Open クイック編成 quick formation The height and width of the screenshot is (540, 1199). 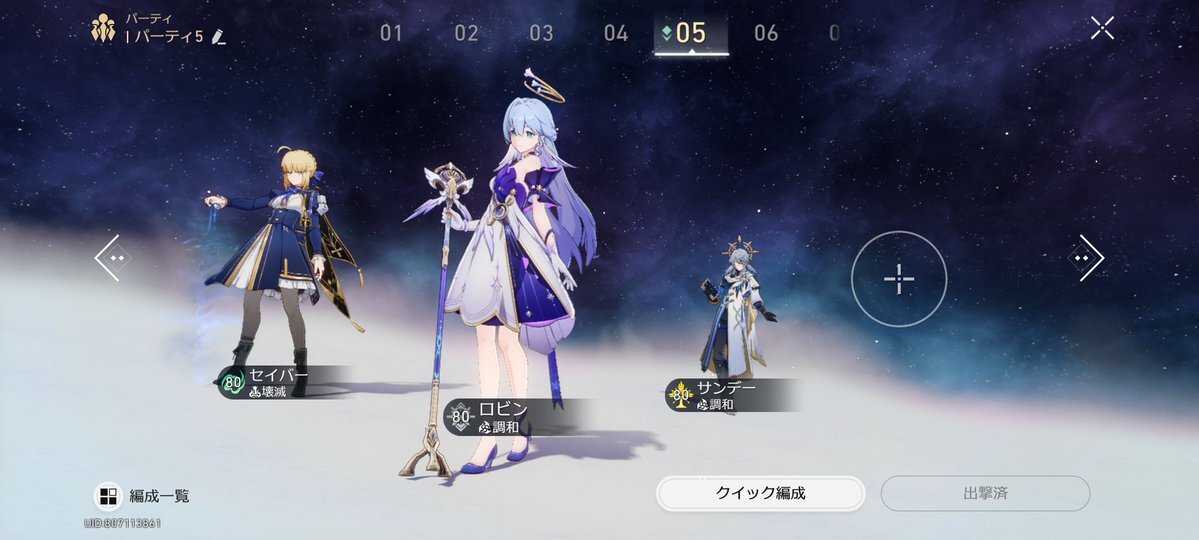tap(760, 493)
